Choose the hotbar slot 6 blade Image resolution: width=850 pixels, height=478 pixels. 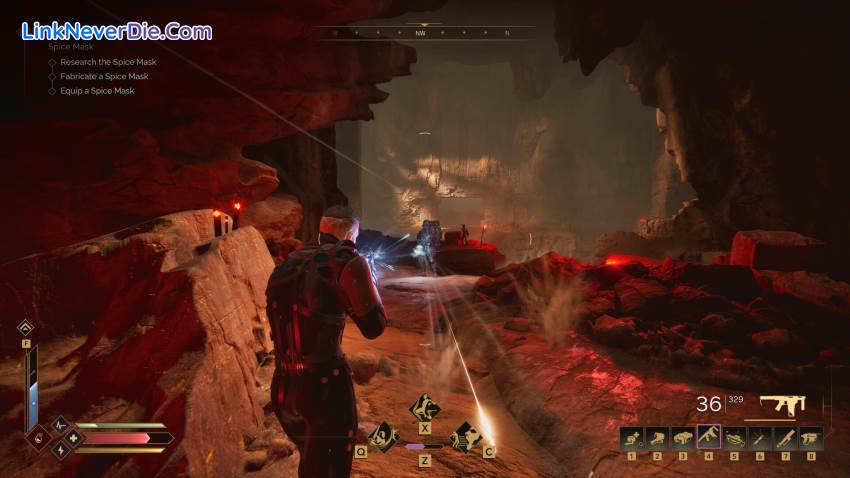[x=759, y=437]
